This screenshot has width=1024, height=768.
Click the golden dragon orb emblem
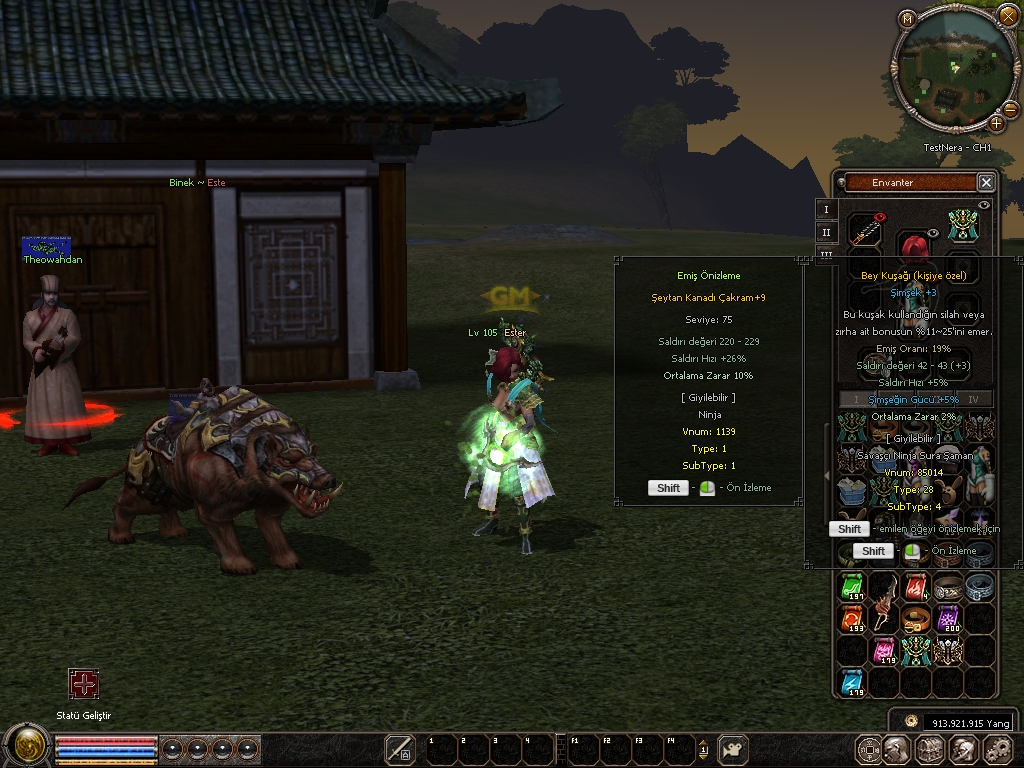click(26, 746)
